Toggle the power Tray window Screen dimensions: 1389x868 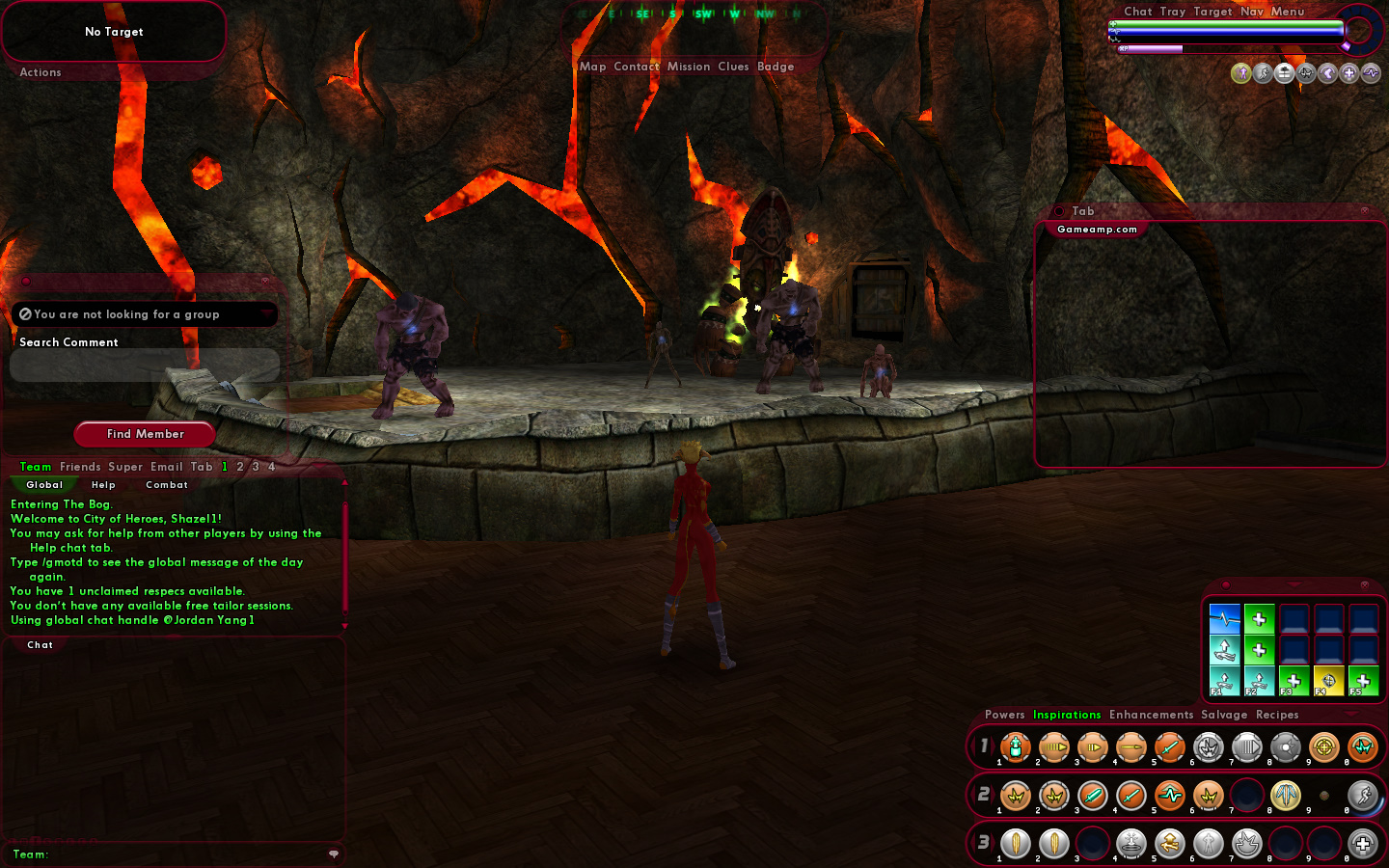[x=1173, y=12]
